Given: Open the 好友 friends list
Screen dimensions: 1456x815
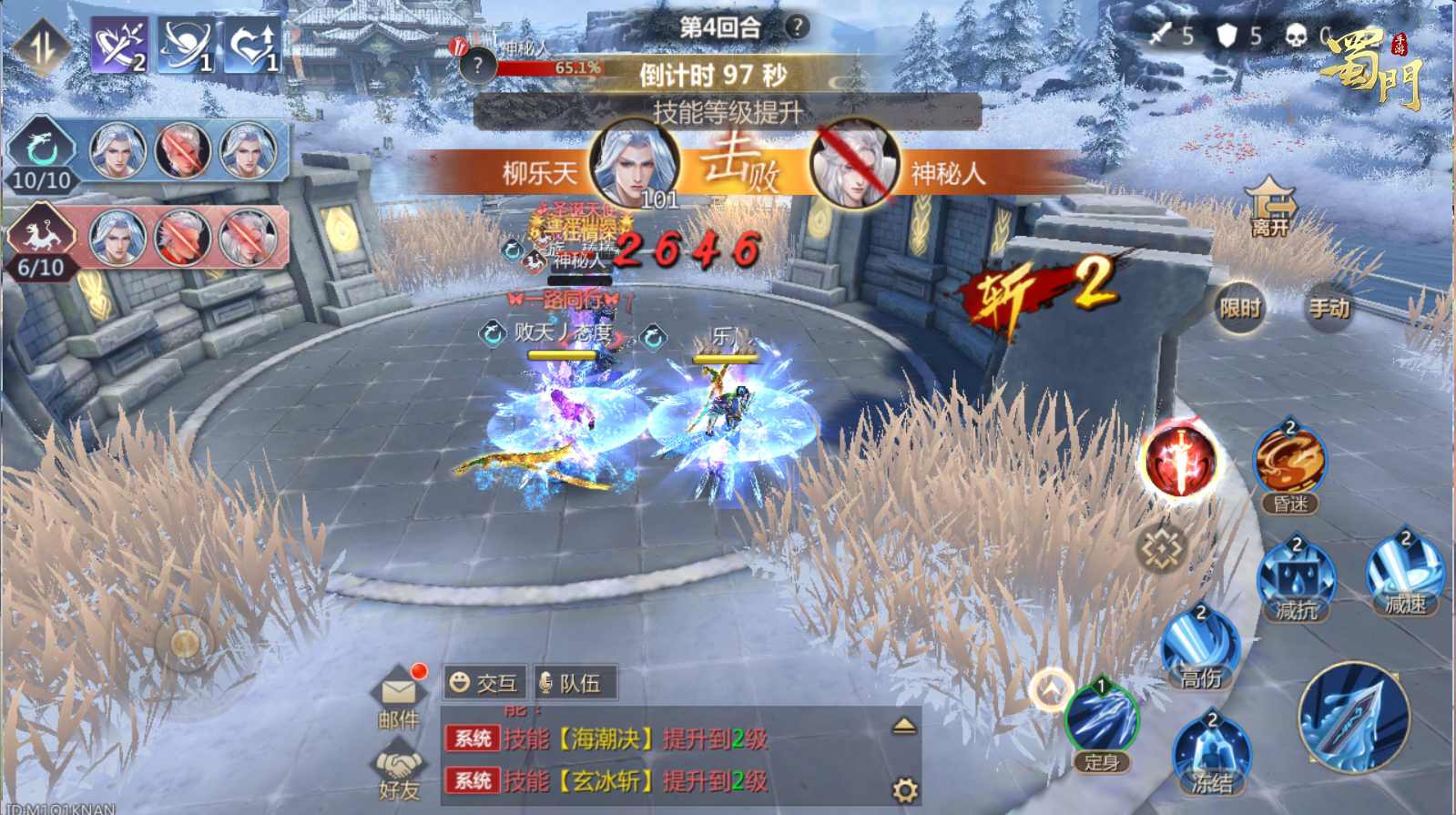Looking at the screenshot, I should [399, 773].
